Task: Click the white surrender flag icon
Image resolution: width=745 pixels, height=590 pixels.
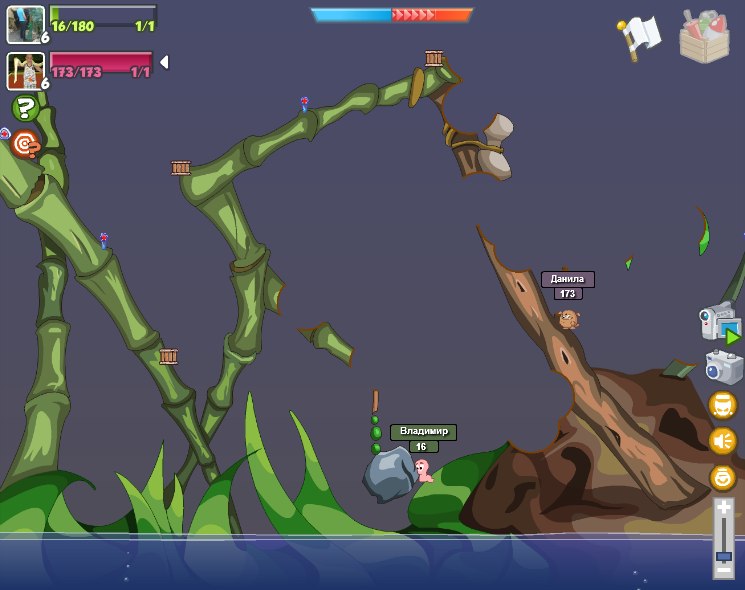Action: [x=639, y=37]
